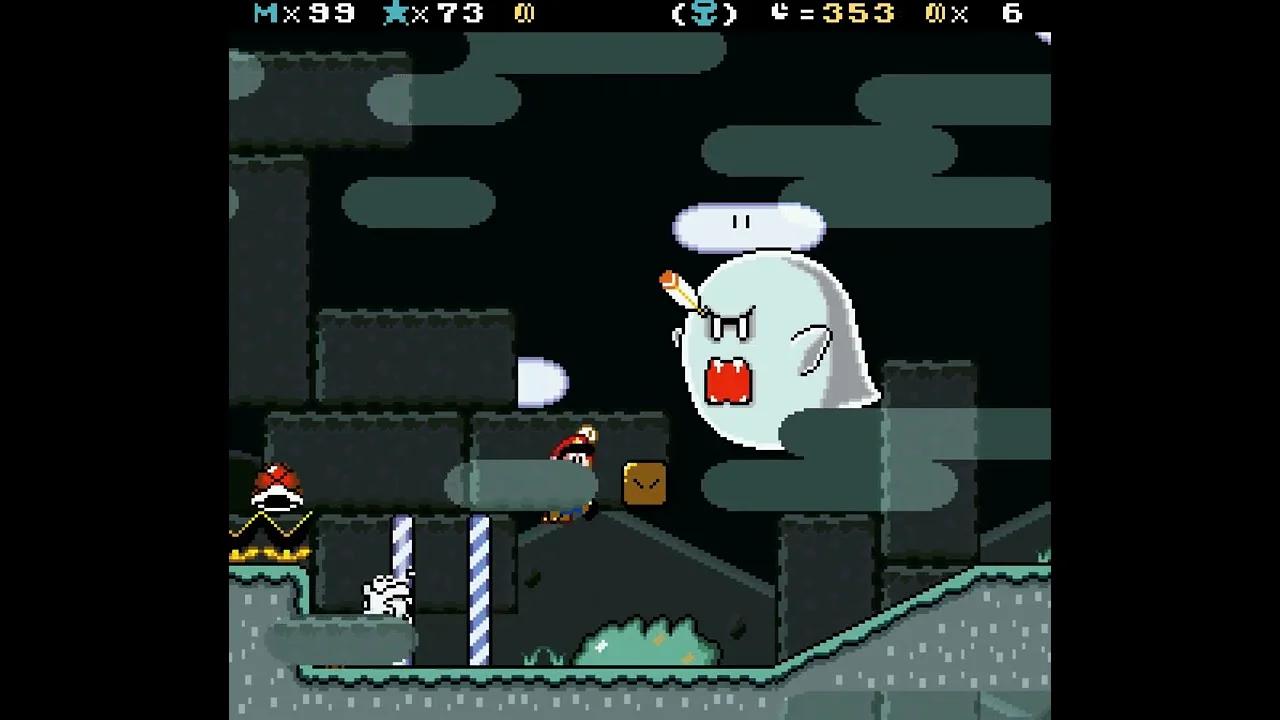
Task: Click the green spotted bush on the lower platform
Action: [650, 640]
